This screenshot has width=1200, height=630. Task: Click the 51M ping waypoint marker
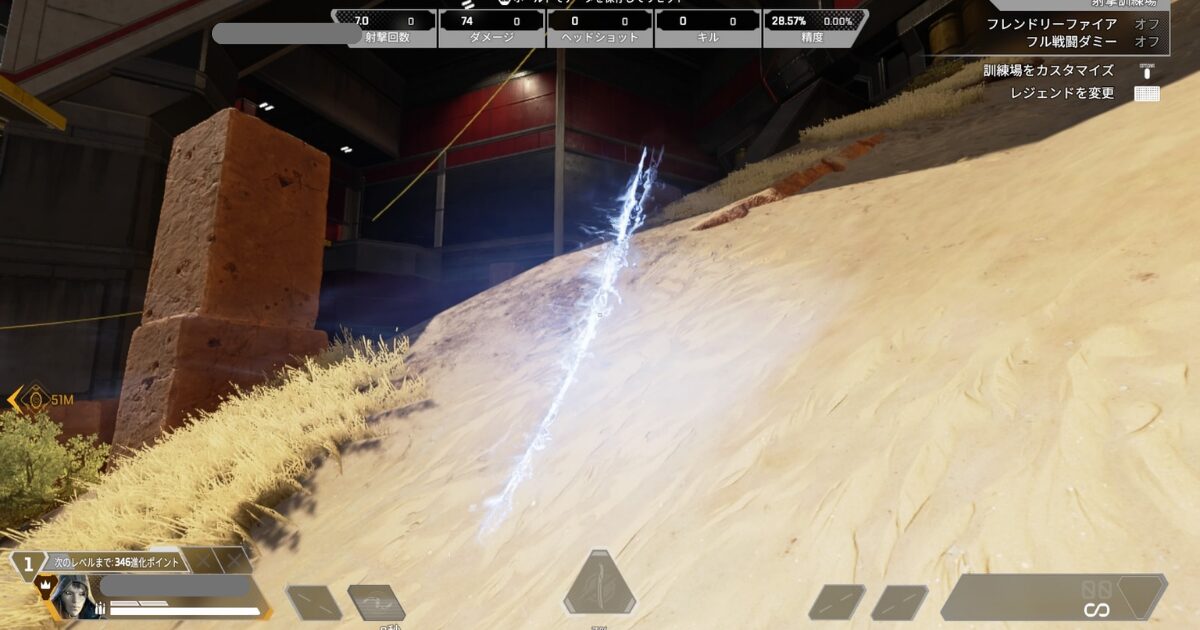pos(36,399)
